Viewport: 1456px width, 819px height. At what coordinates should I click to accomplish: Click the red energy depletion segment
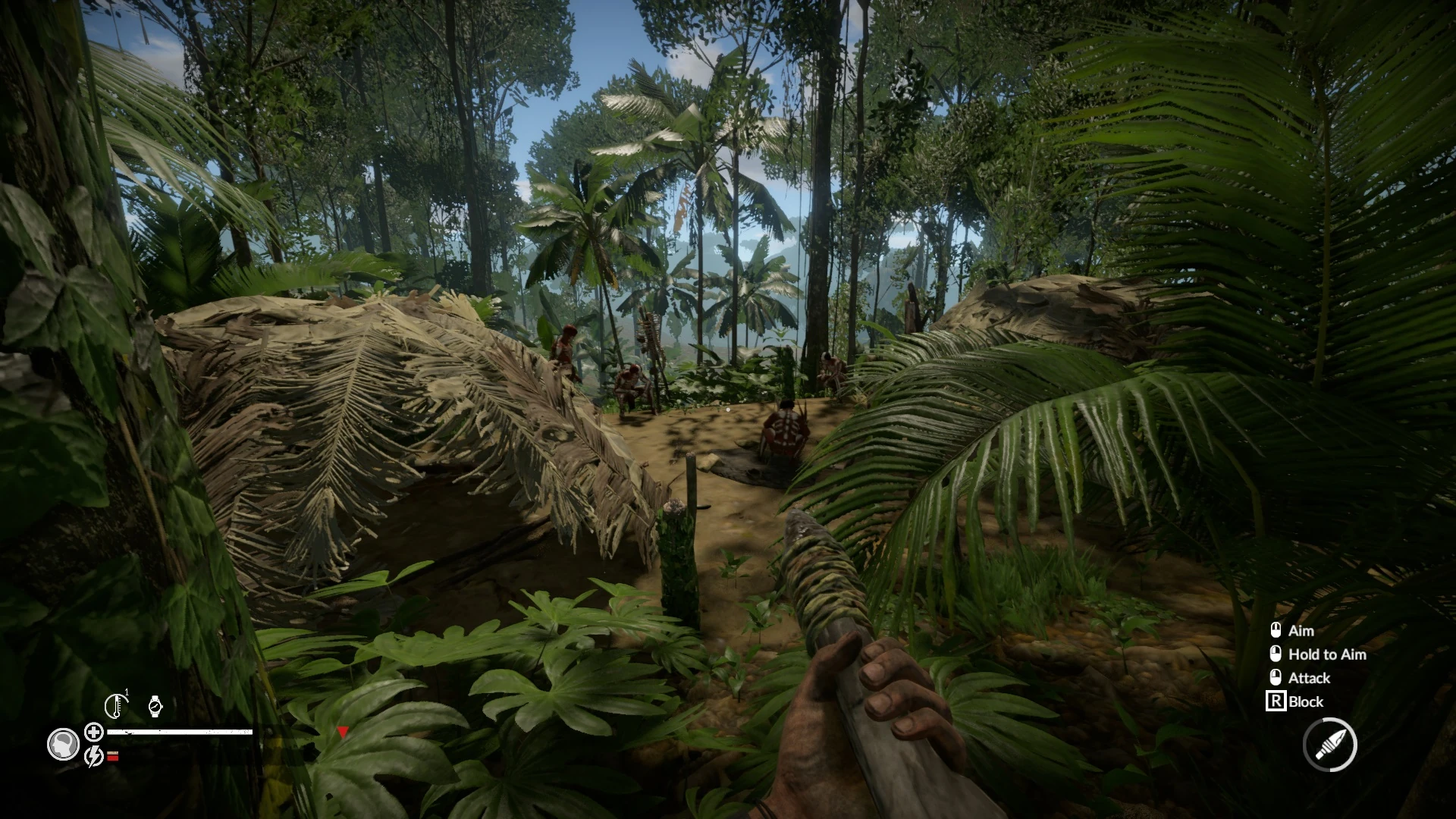[x=112, y=761]
